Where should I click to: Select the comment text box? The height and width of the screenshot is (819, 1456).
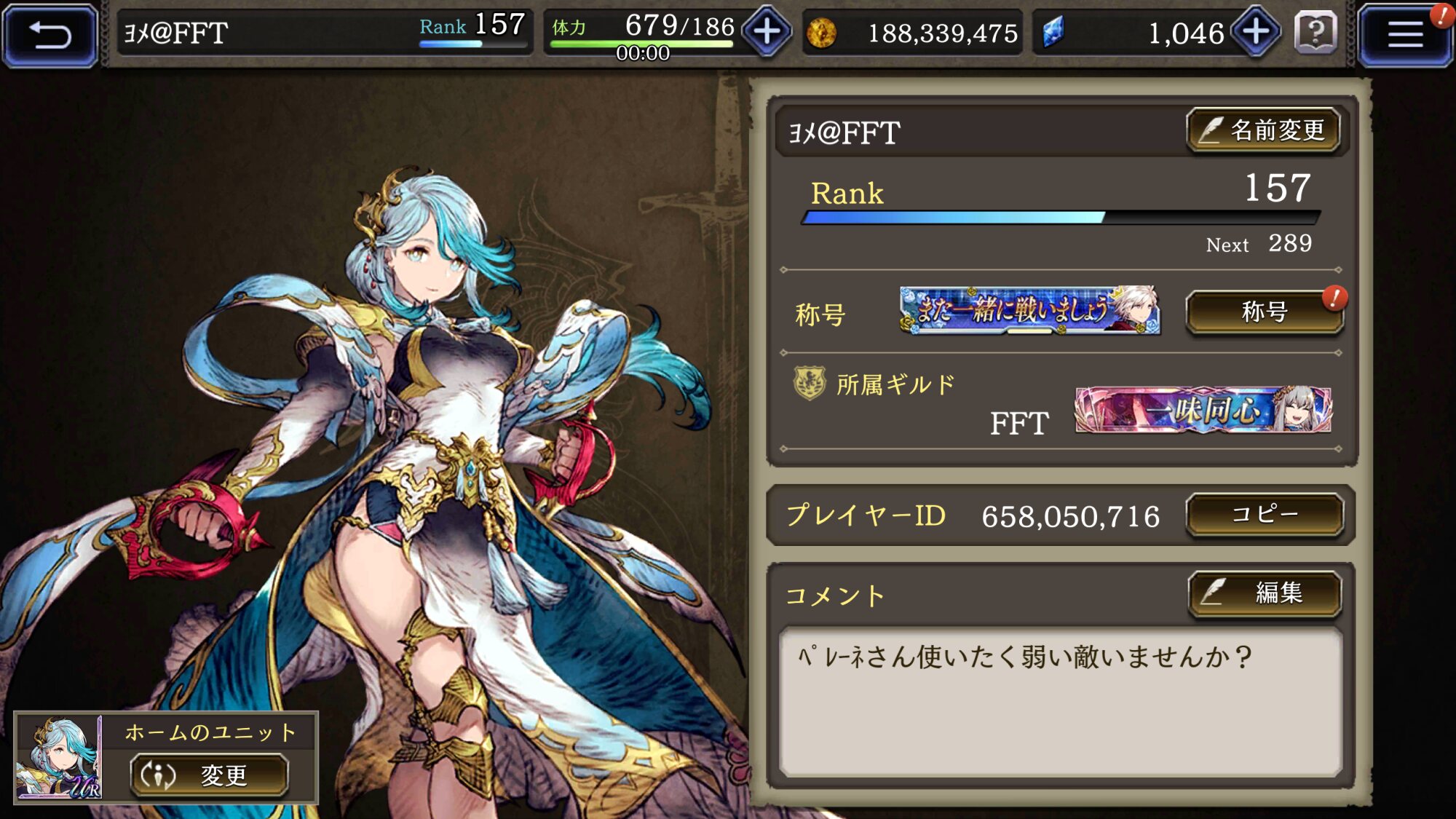tap(1060, 703)
